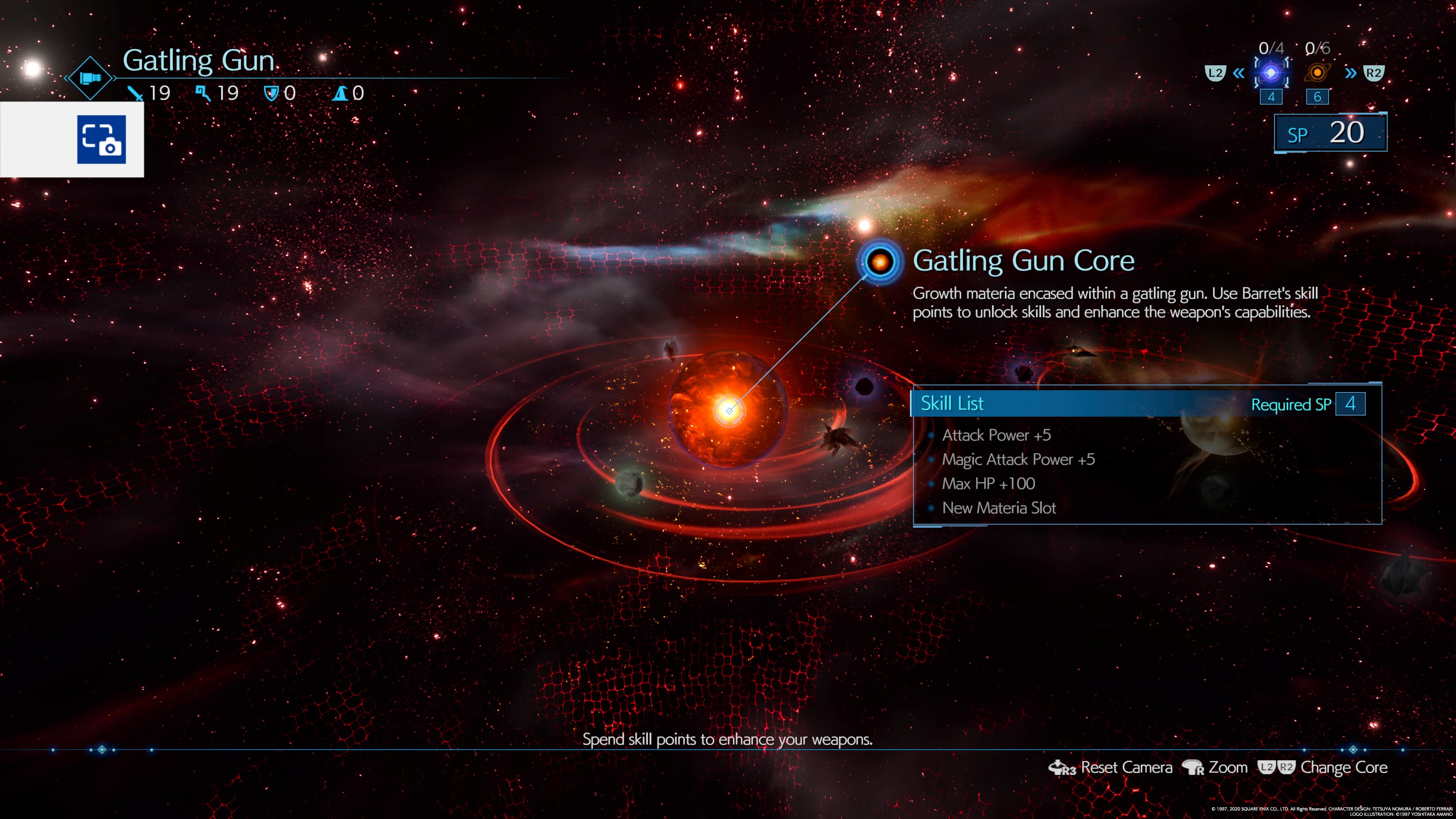Switch to the blue sub-core tab
The height and width of the screenshot is (819, 1456).
[x=1271, y=73]
